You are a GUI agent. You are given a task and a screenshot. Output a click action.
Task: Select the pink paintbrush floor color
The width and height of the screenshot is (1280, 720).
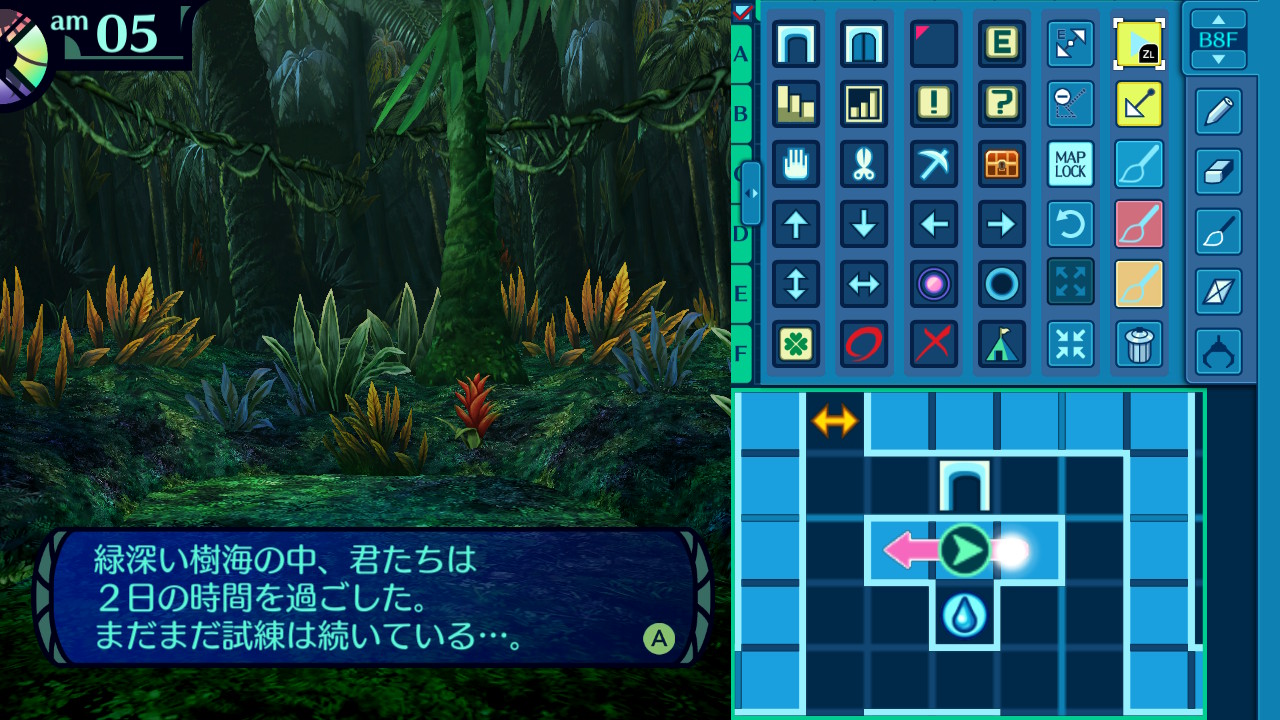coord(1139,224)
